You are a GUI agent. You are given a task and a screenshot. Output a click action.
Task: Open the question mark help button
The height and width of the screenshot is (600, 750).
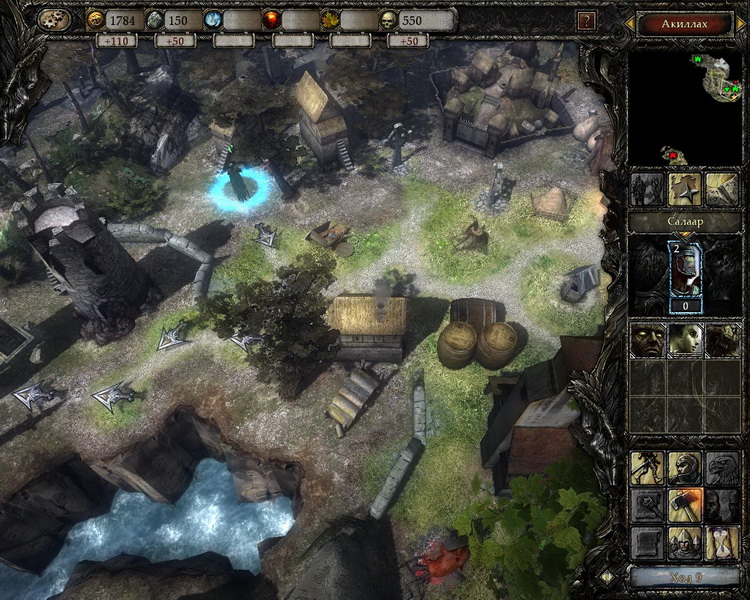587,20
